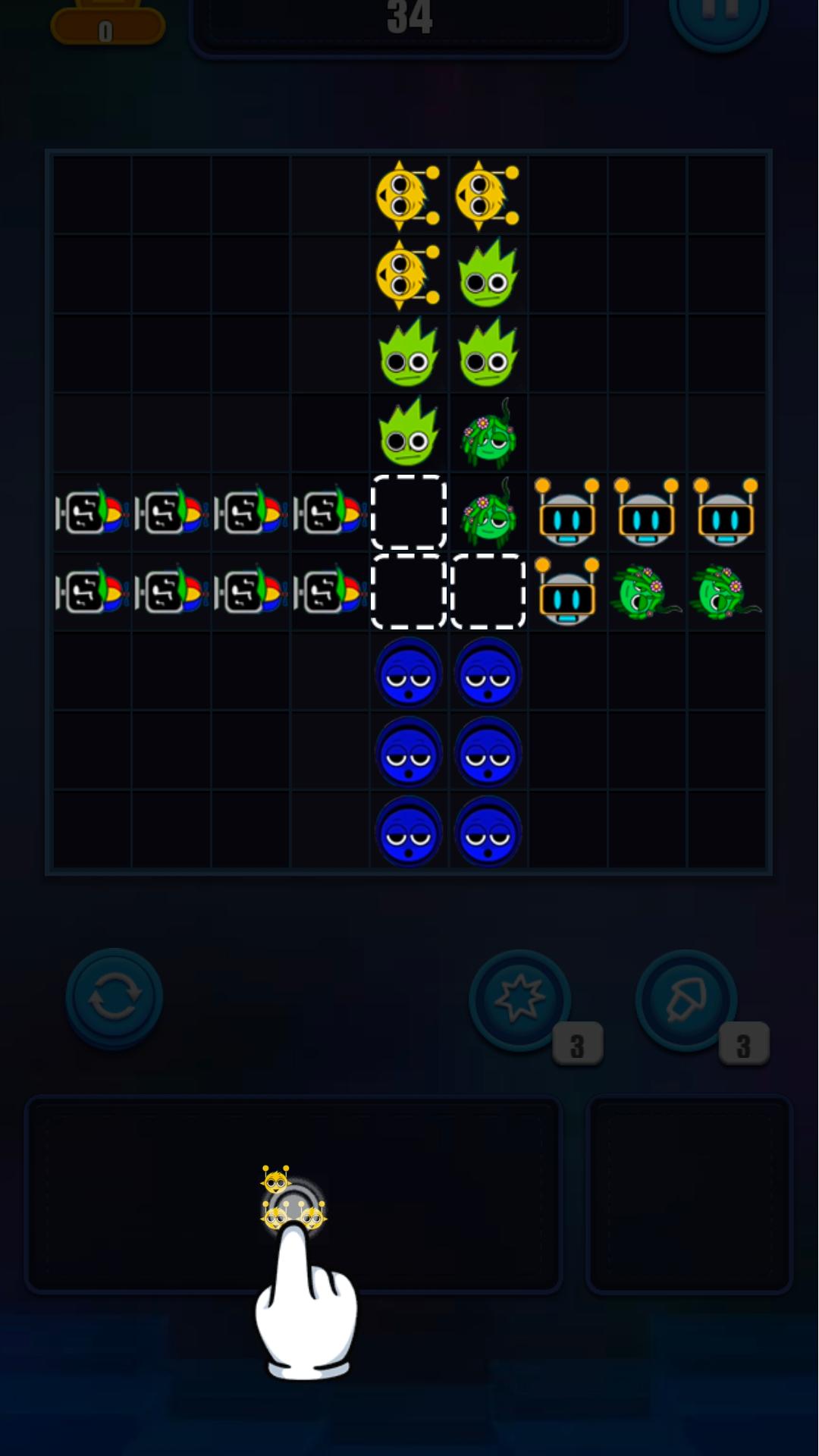Image resolution: width=819 pixels, height=1456 pixels.
Task: Tap the circular refresh arrows button
Action: (115, 997)
